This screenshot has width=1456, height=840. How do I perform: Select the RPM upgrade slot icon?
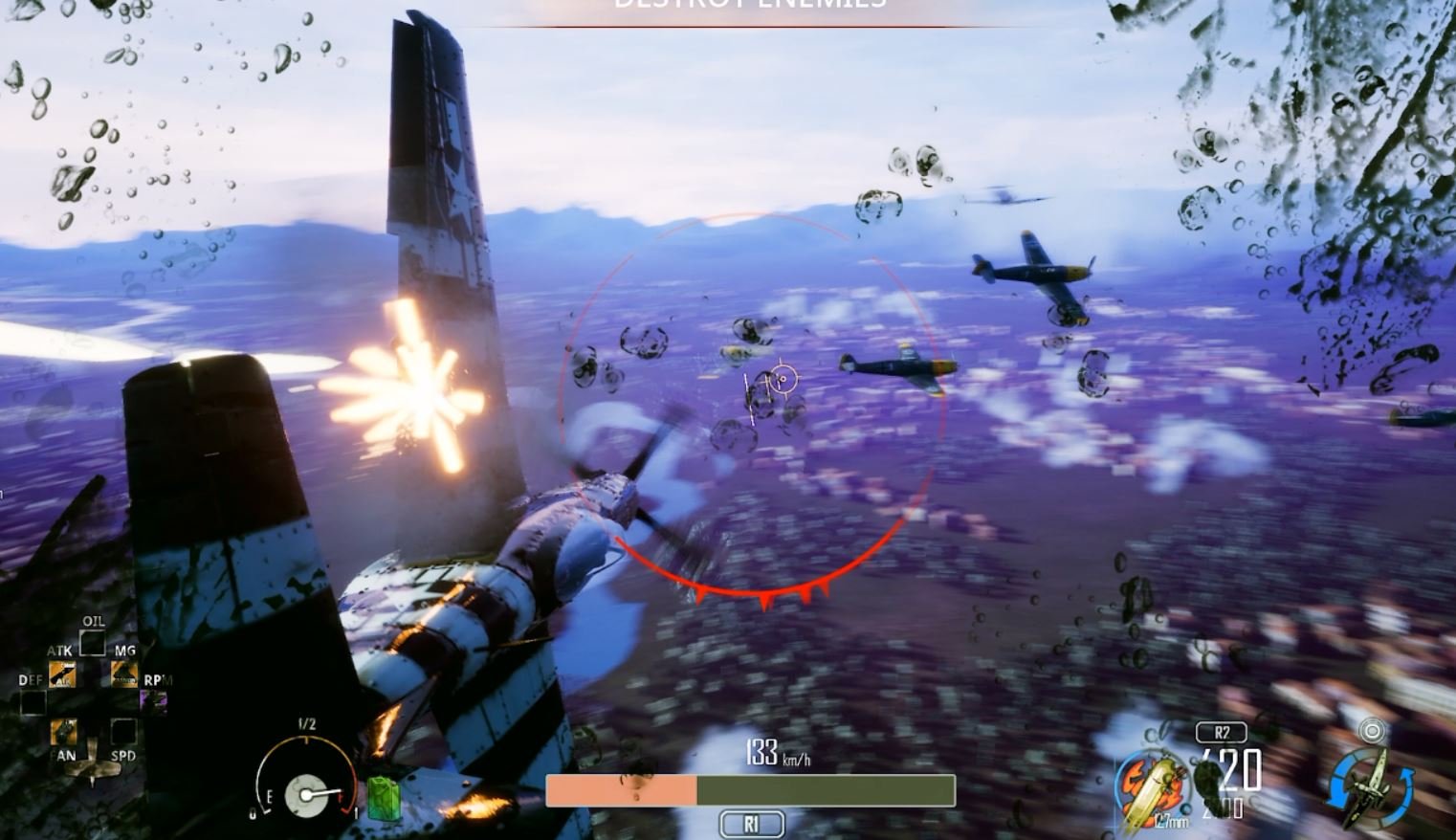[153, 703]
